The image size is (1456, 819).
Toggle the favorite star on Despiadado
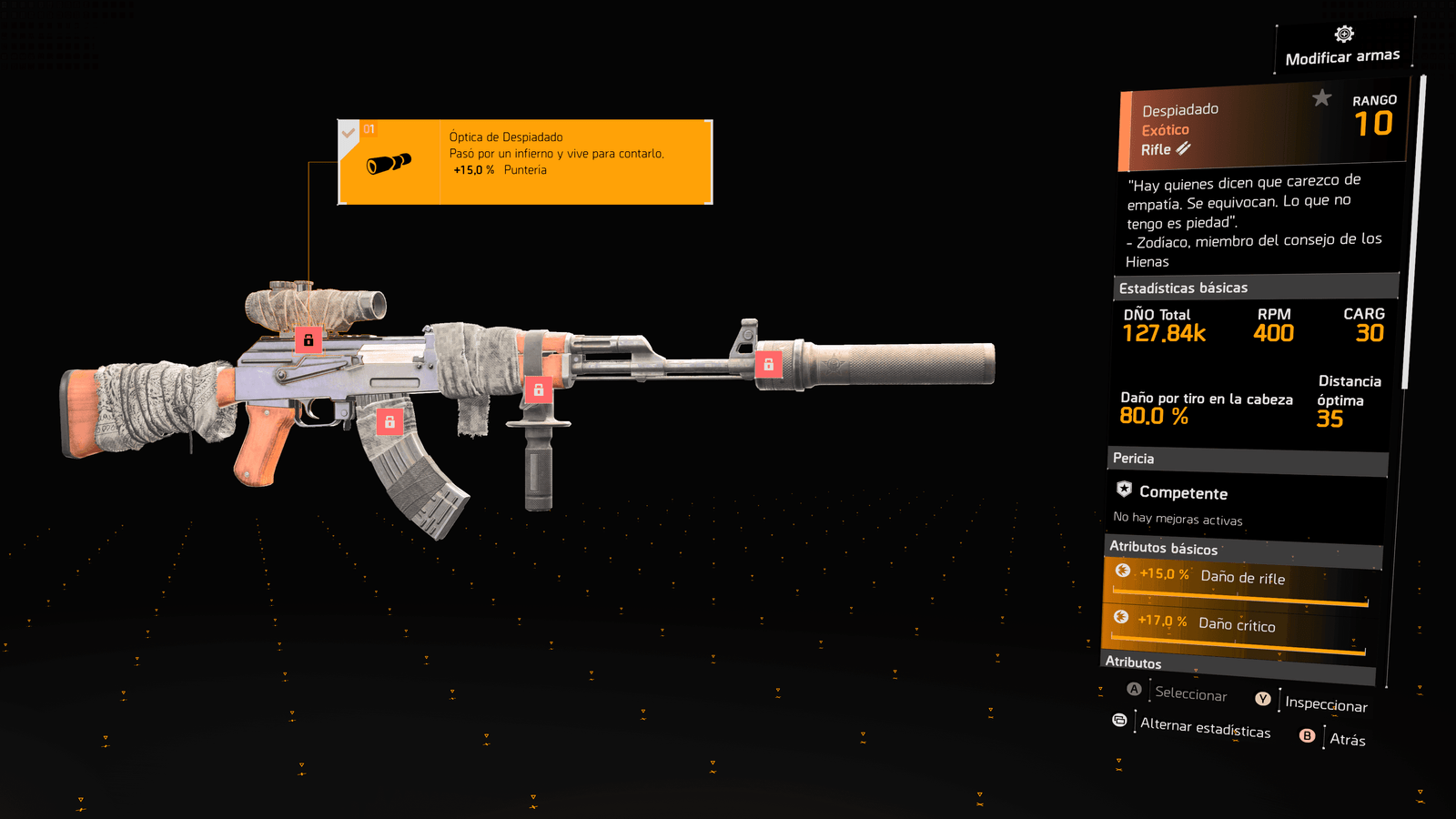coord(1321,97)
